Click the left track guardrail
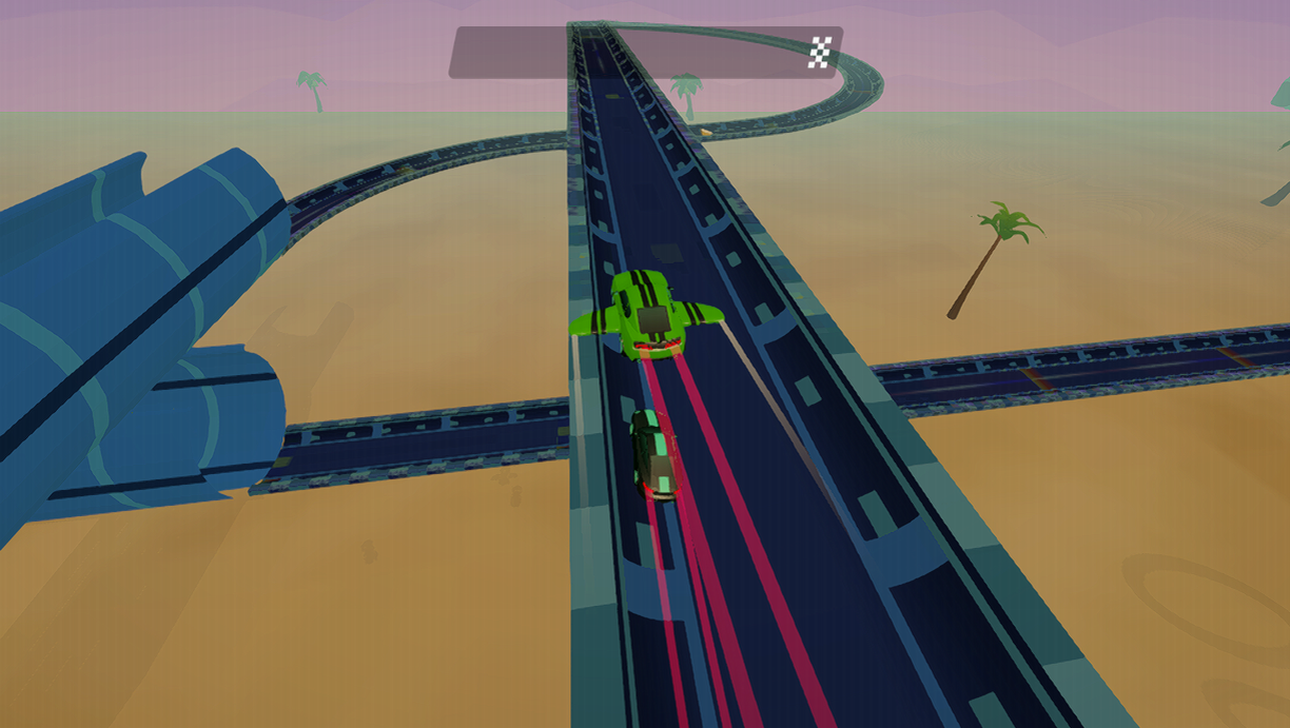The width and height of the screenshot is (1290, 728). click(x=590, y=450)
